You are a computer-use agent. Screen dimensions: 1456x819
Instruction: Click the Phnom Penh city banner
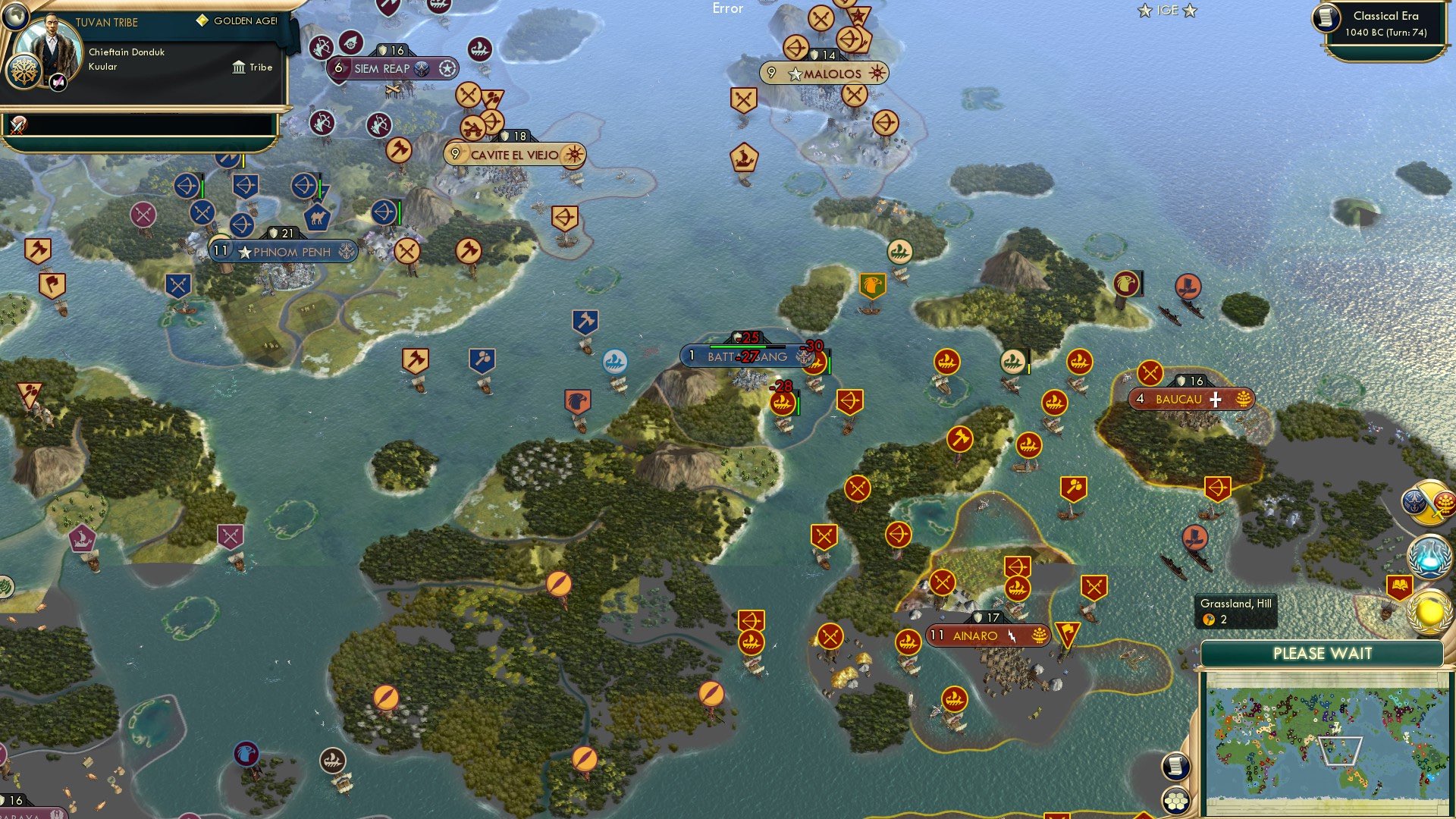[x=286, y=251]
